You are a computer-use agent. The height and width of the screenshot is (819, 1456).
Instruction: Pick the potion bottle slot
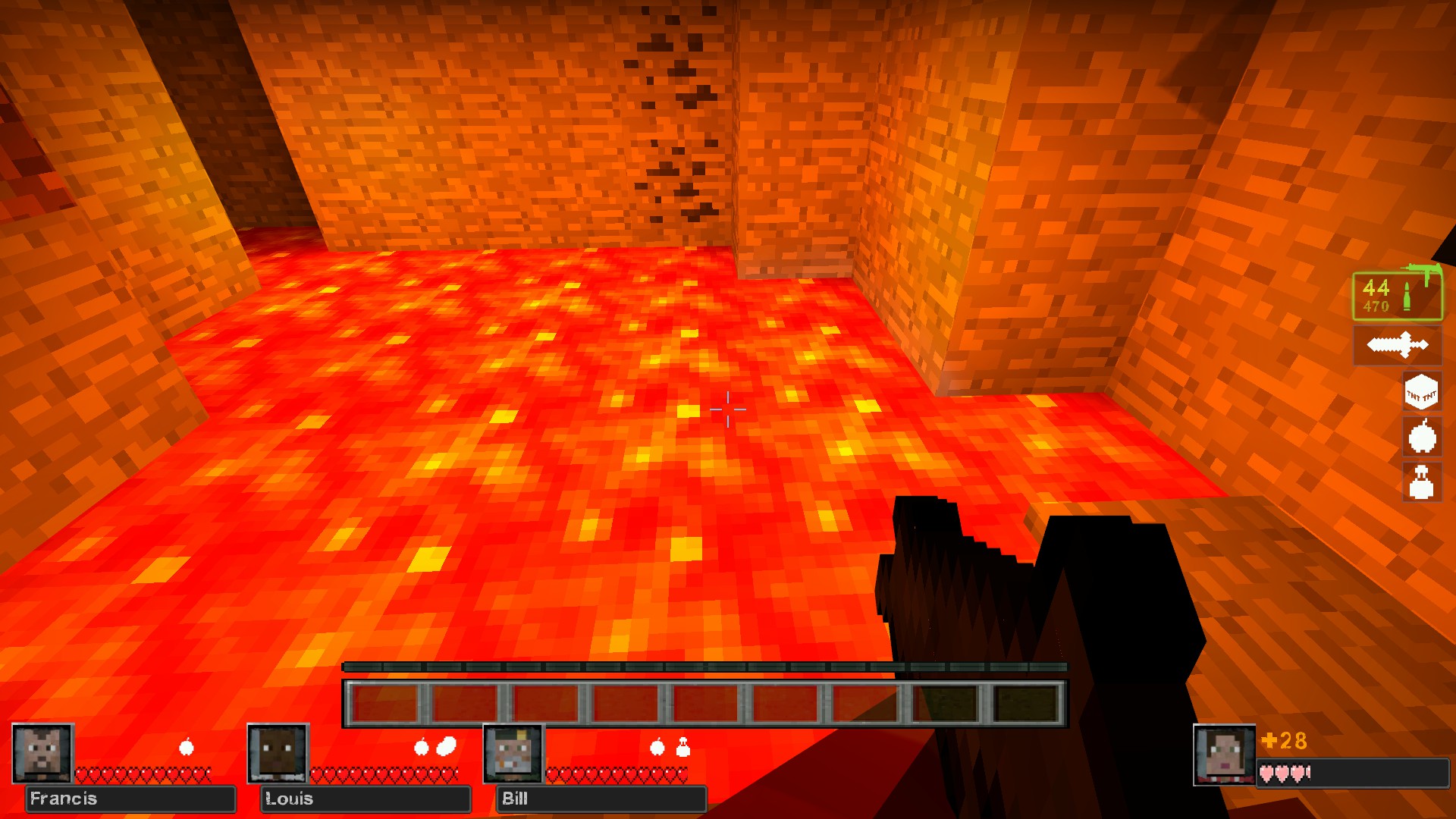coord(1421,482)
